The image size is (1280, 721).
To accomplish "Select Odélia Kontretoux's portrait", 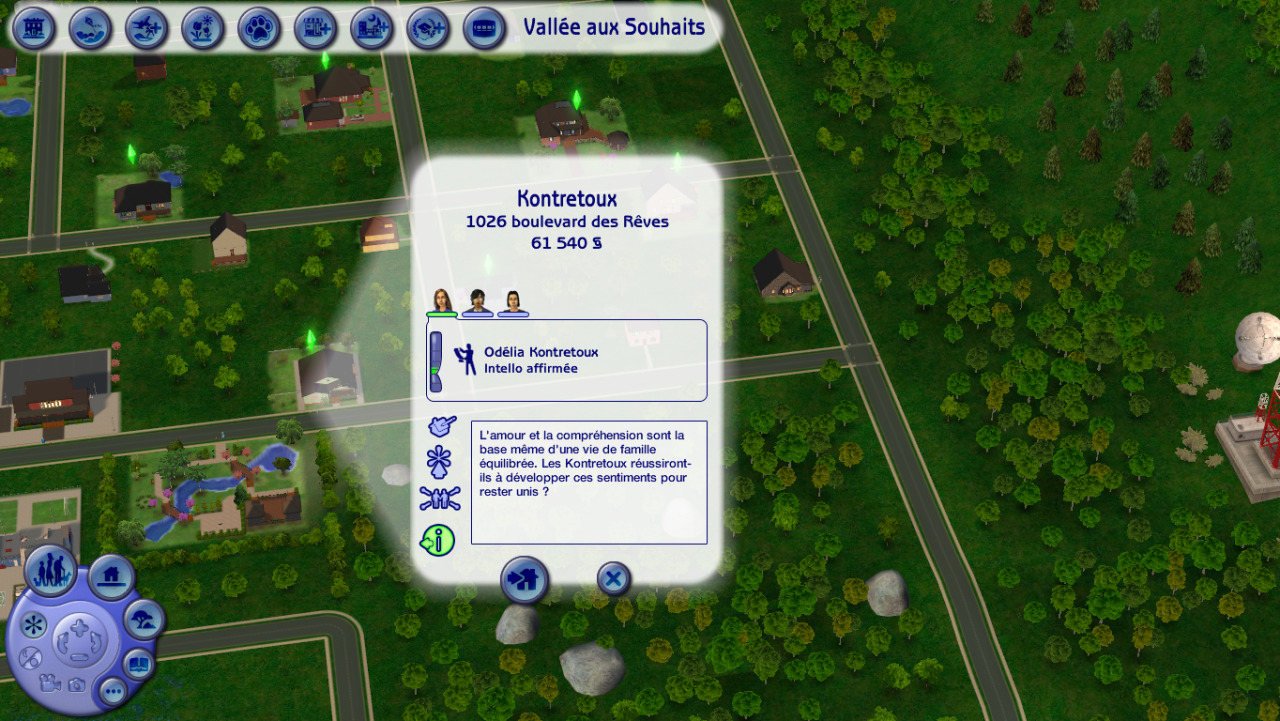I will (x=441, y=301).
